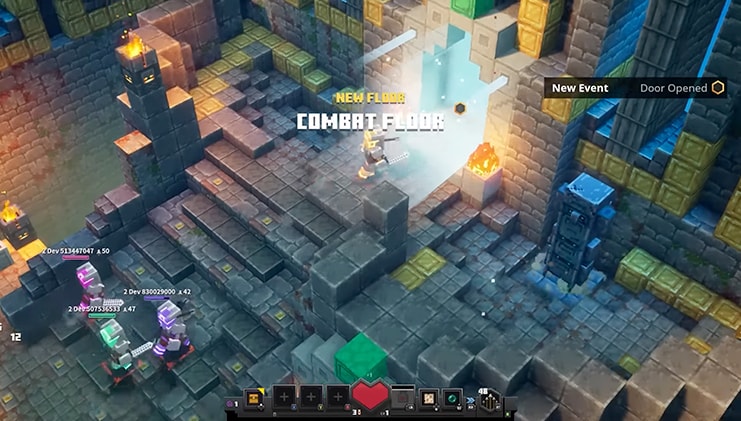Open the map icon in hotbar
741x421 pixels.
428,397
